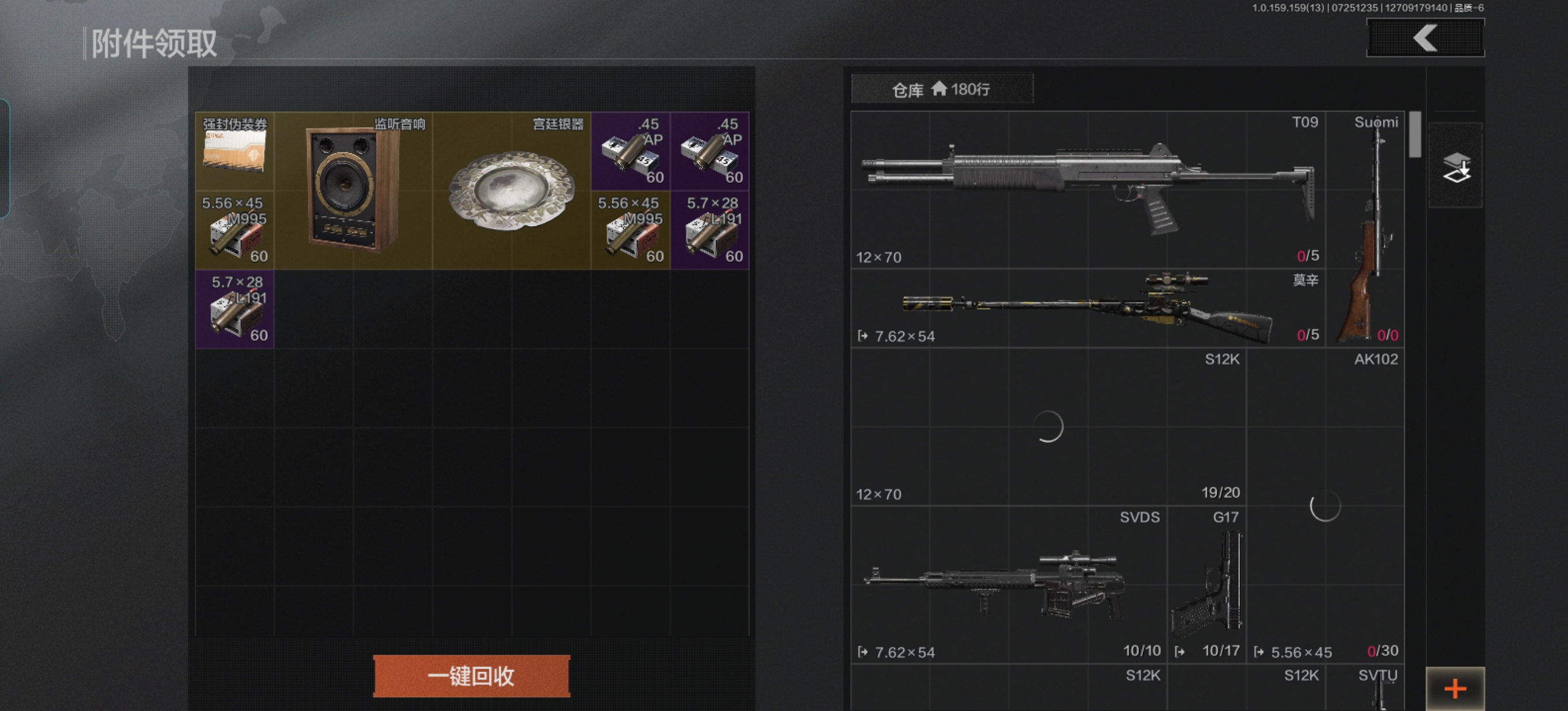Screen dimensions: 1568x711
Task: Go back using the arrow button
Action: 1425,38
